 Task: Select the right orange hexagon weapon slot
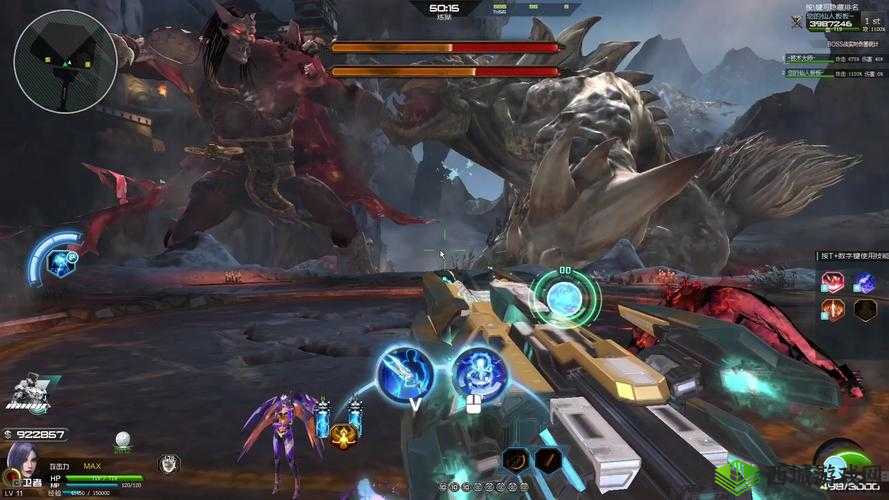(548, 459)
